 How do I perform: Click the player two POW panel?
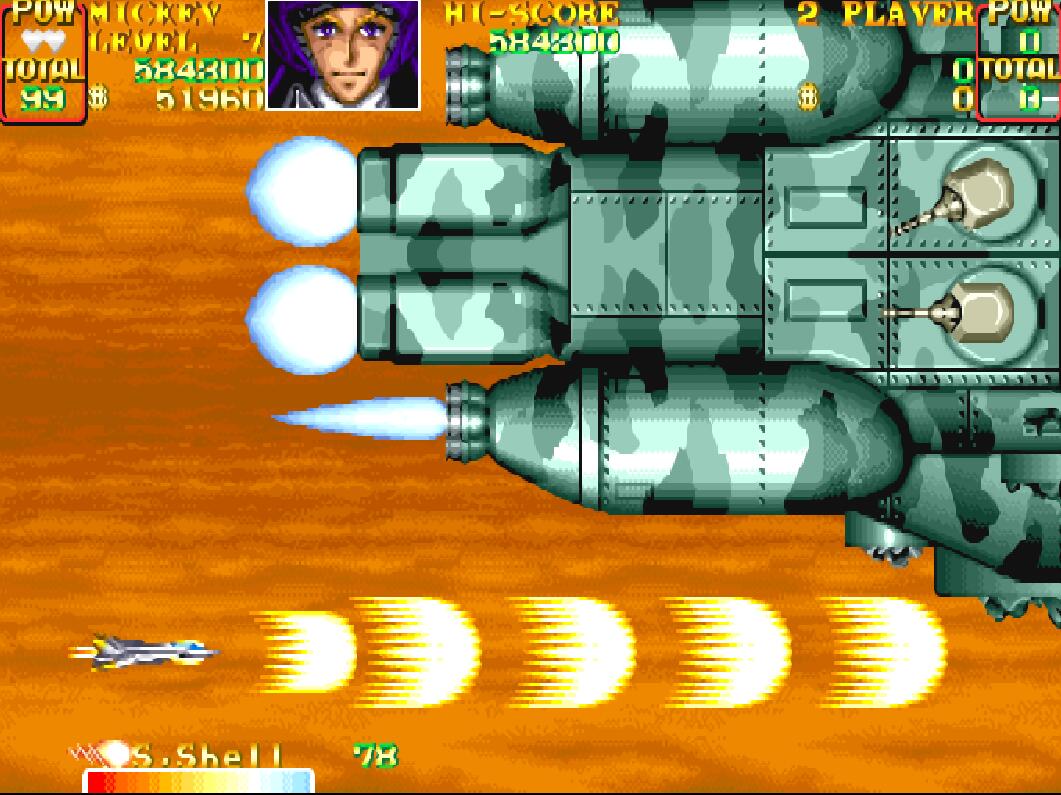coord(1018,62)
